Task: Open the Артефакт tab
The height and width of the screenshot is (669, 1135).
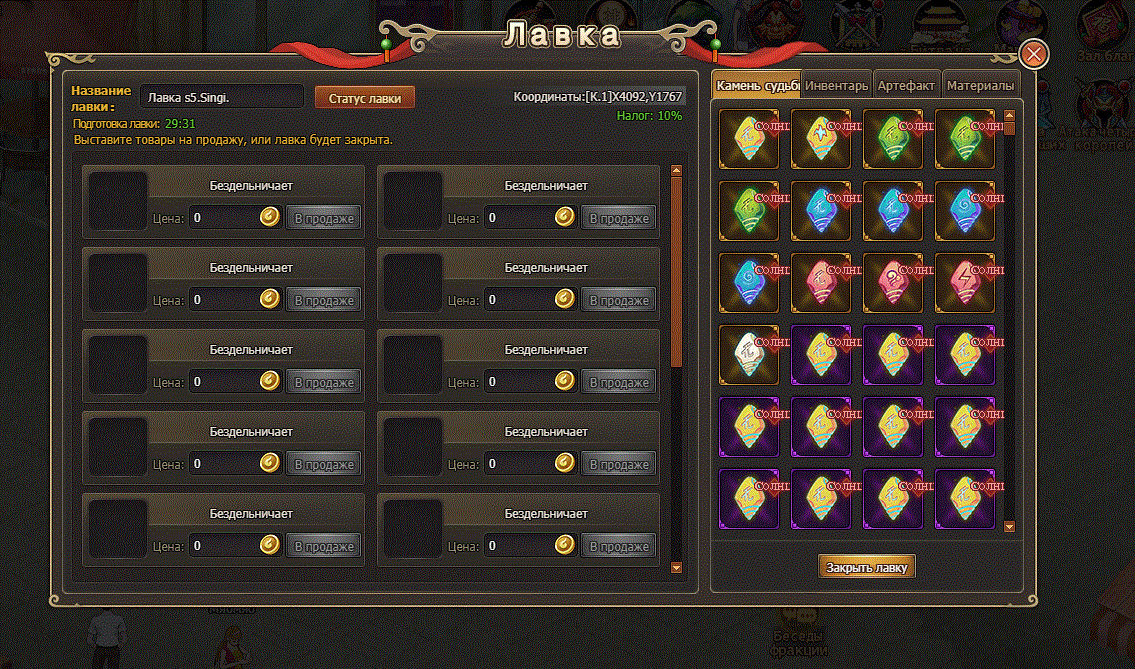Action: [906, 86]
